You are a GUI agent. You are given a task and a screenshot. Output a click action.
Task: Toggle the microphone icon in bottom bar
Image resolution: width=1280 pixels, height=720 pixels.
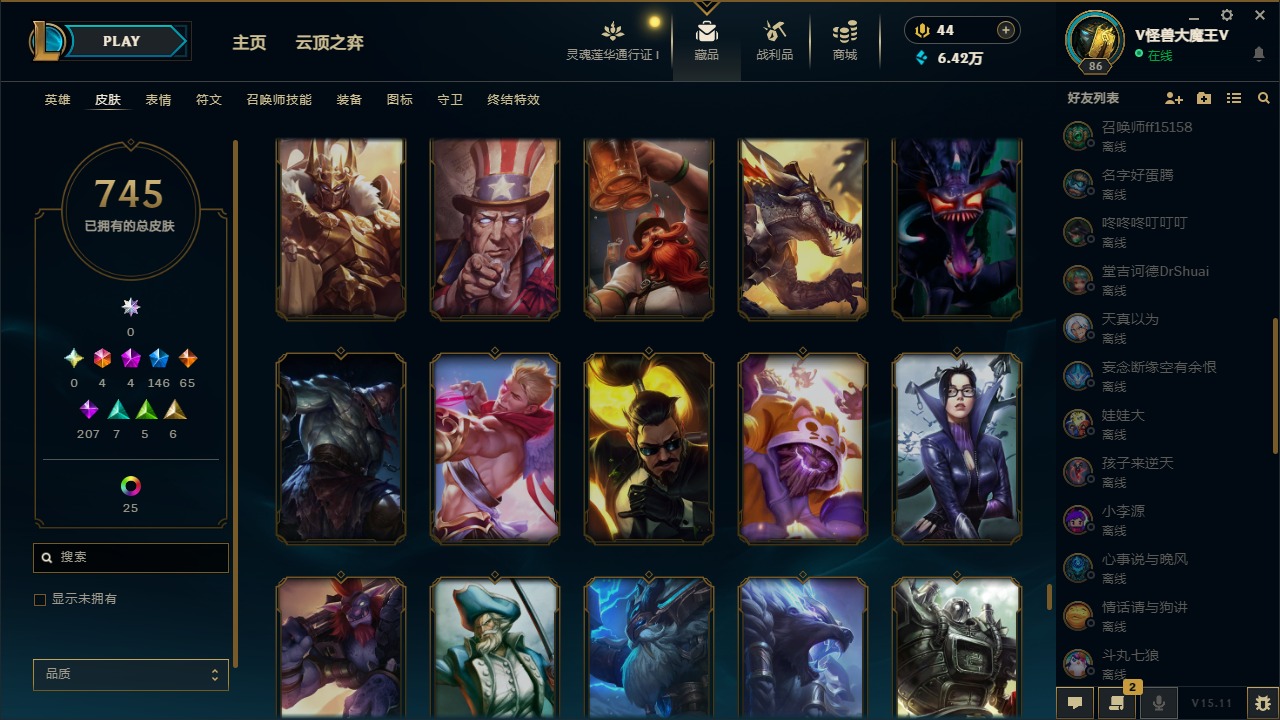pos(1160,702)
